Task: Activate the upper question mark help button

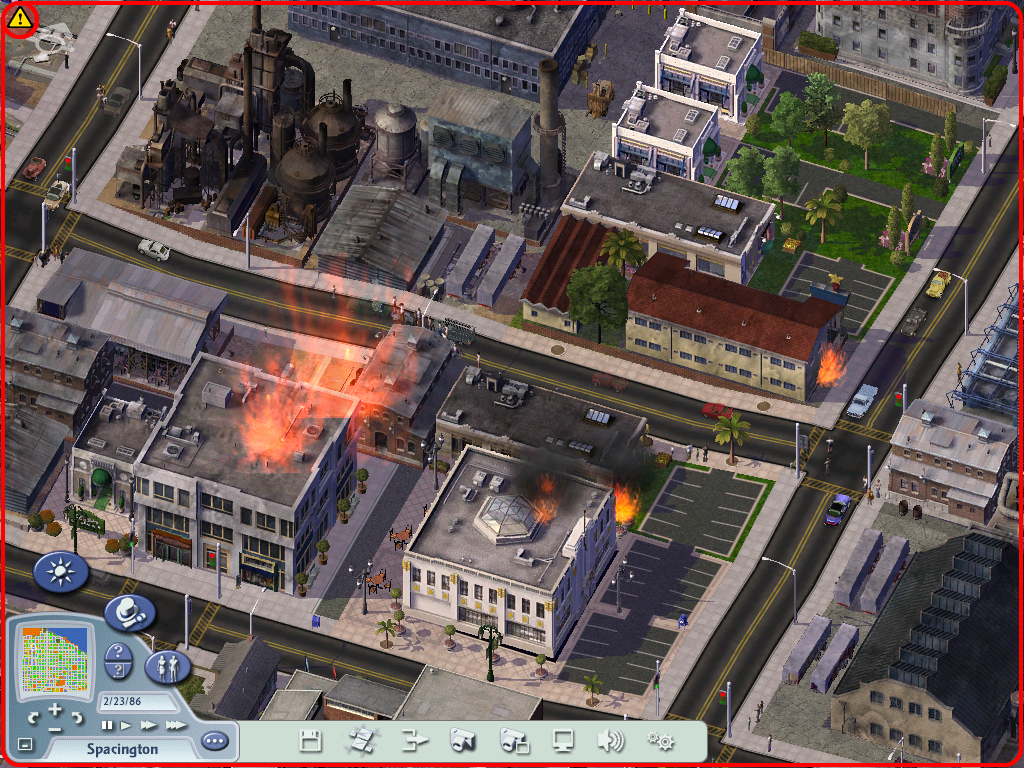Action: click(119, 654)
